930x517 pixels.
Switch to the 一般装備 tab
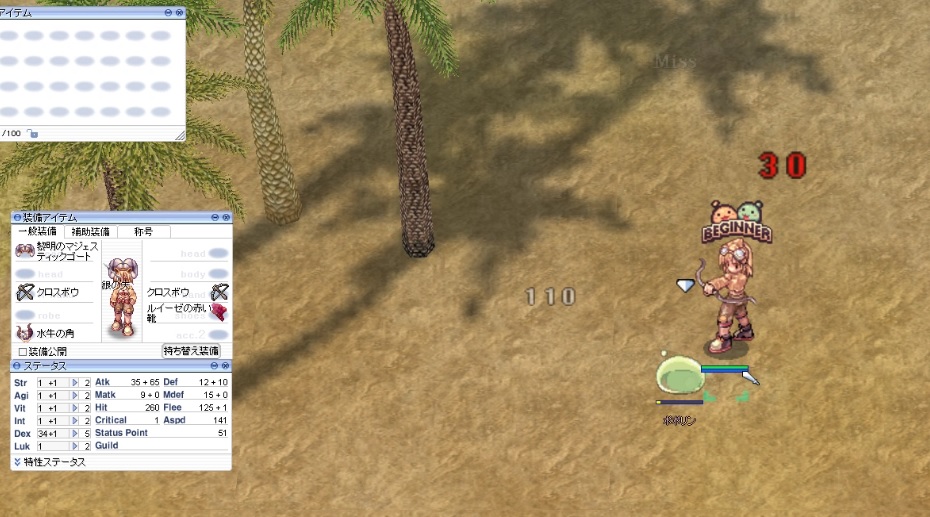(x=38, y=231)
